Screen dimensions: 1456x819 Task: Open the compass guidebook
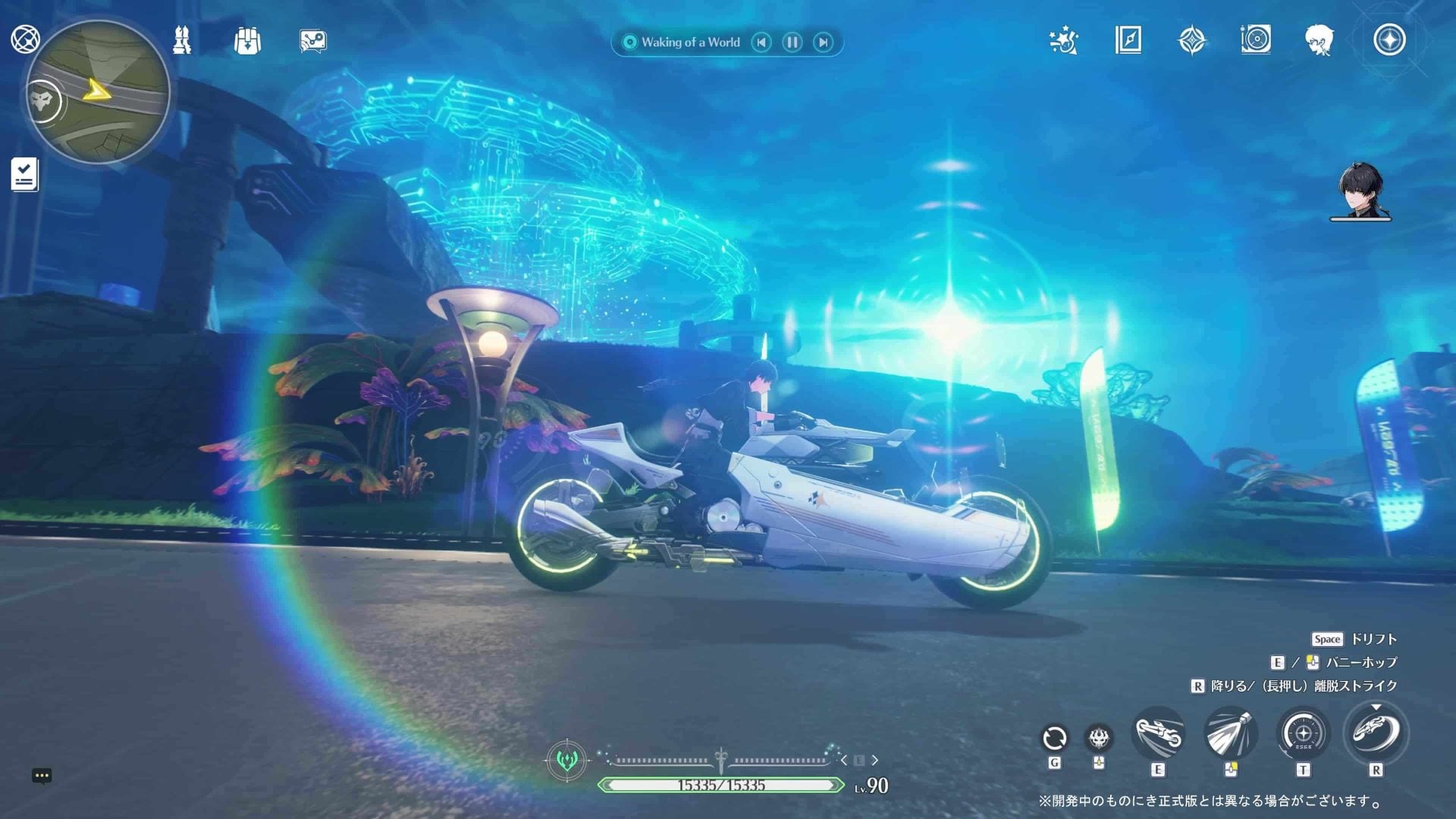pos(1128,40)
